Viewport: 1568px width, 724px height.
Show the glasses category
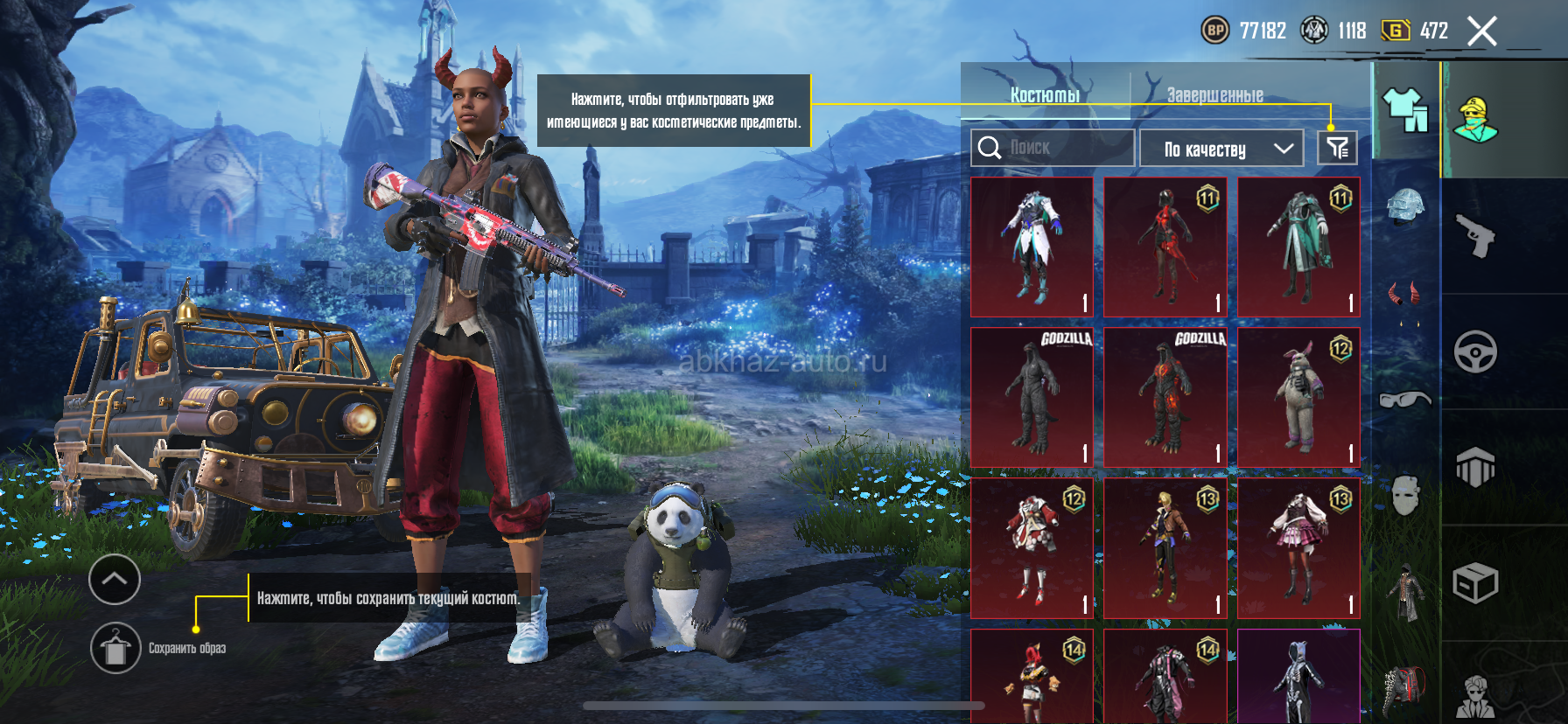click(1405, 399)
